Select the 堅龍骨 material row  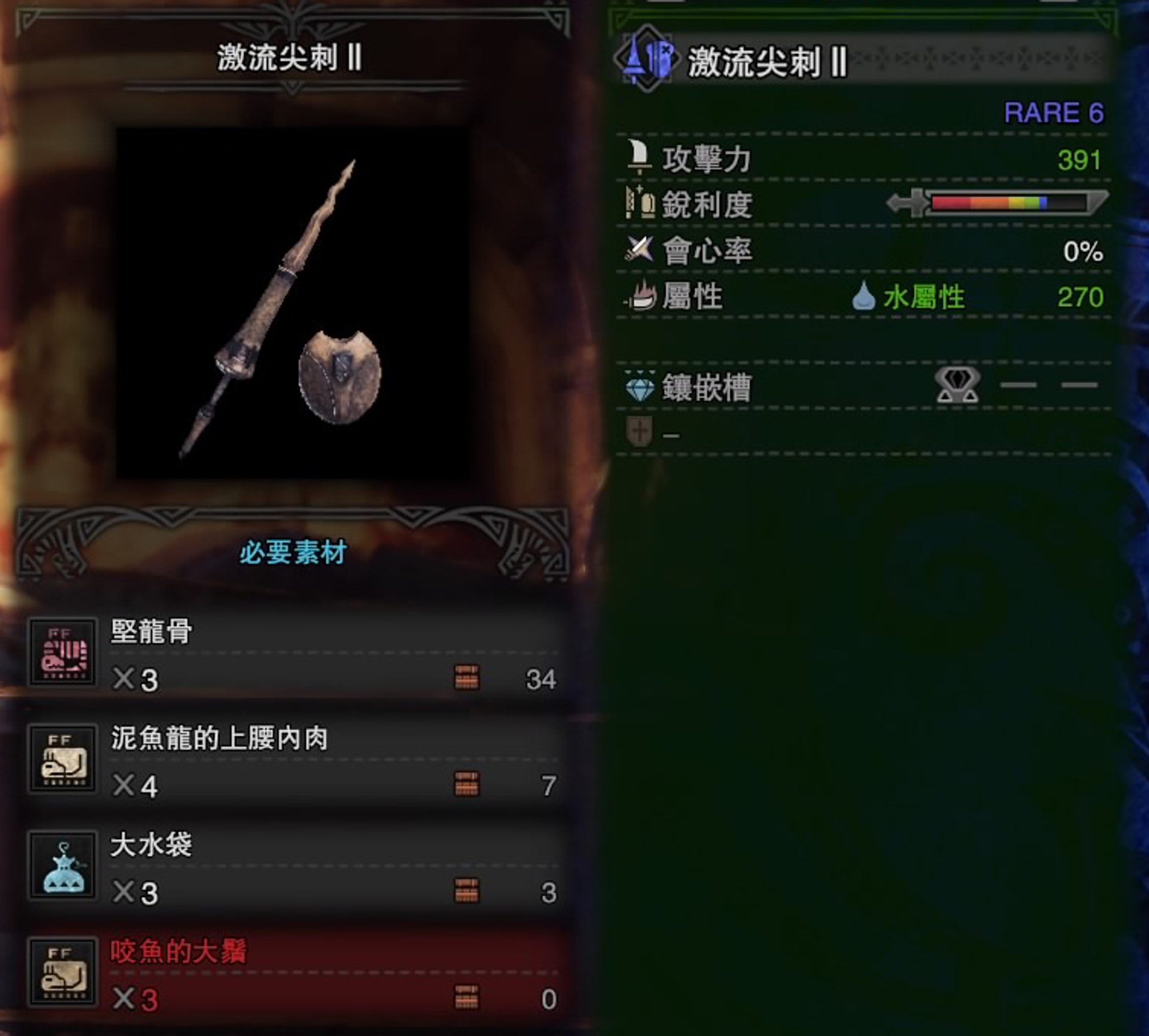293,653
